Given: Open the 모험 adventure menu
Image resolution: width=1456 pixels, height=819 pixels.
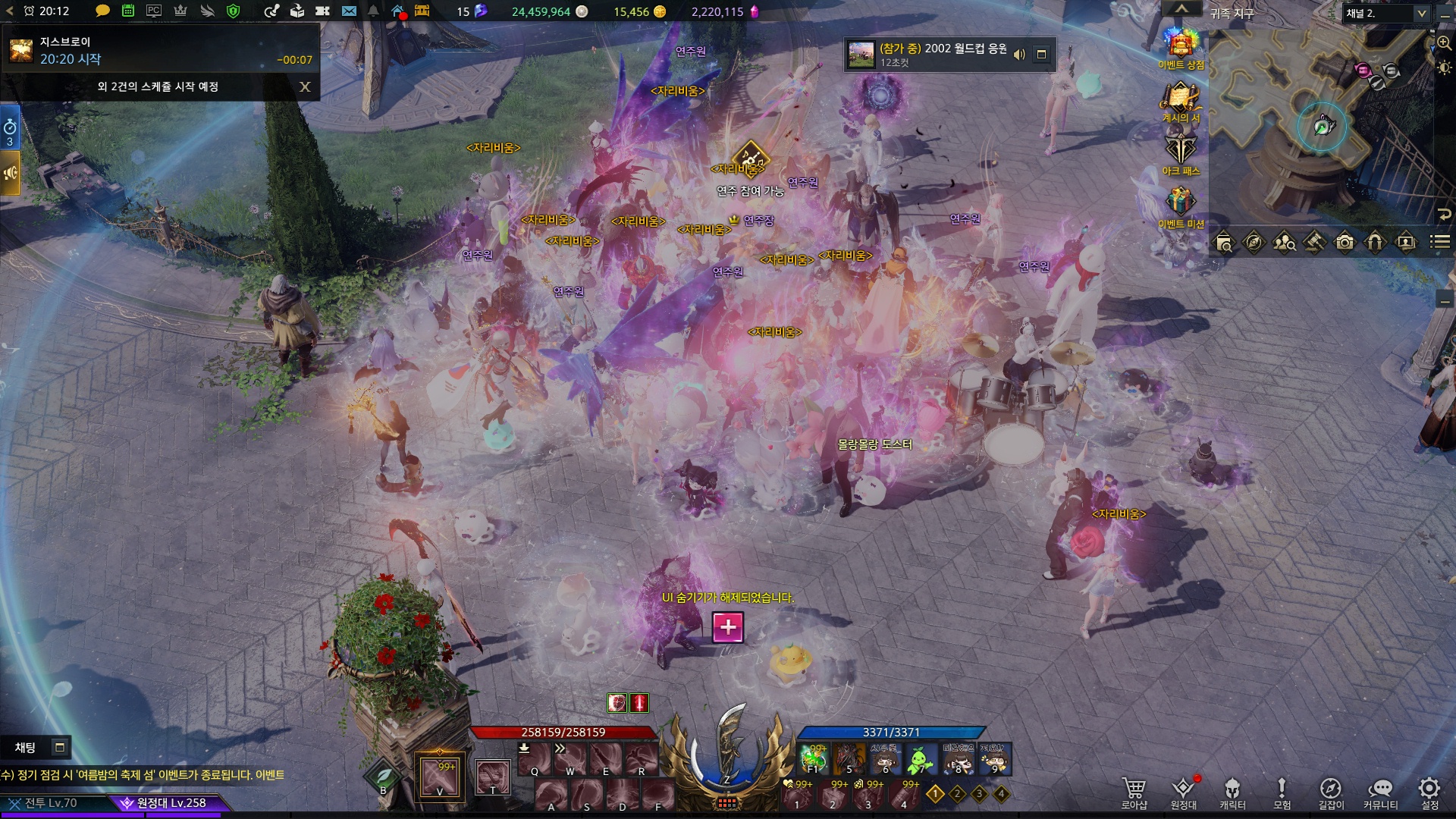Looking at the screenshot, I should (x=1282, y=792).
